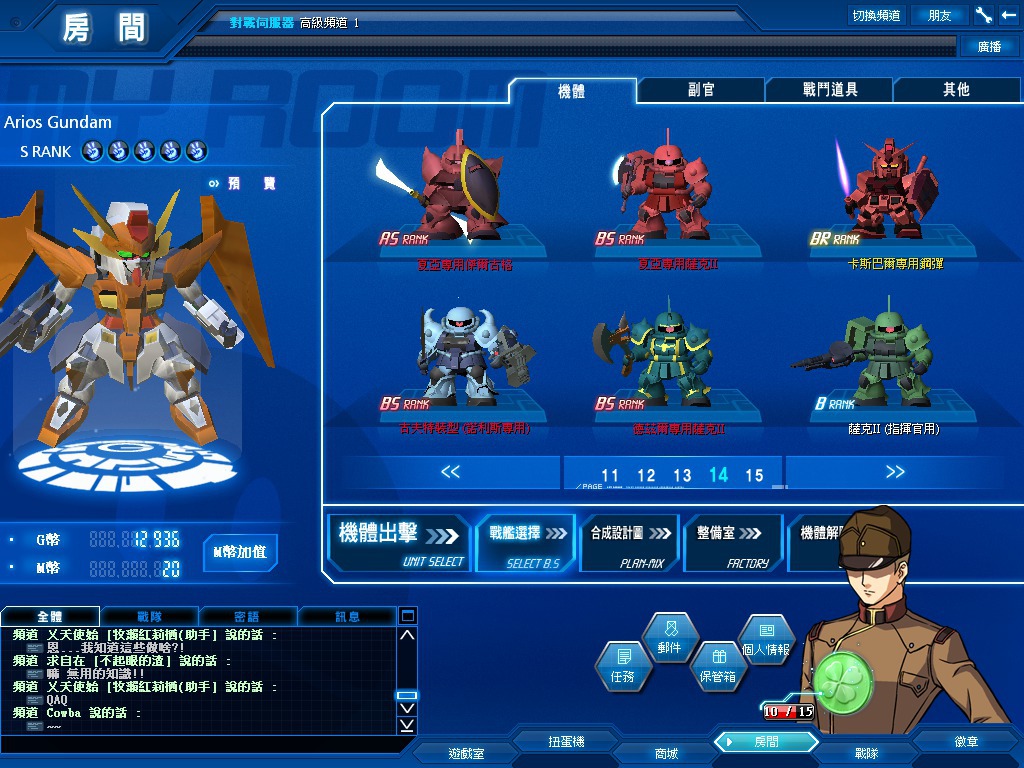Go to the 商城 shop

pos(665,753)
